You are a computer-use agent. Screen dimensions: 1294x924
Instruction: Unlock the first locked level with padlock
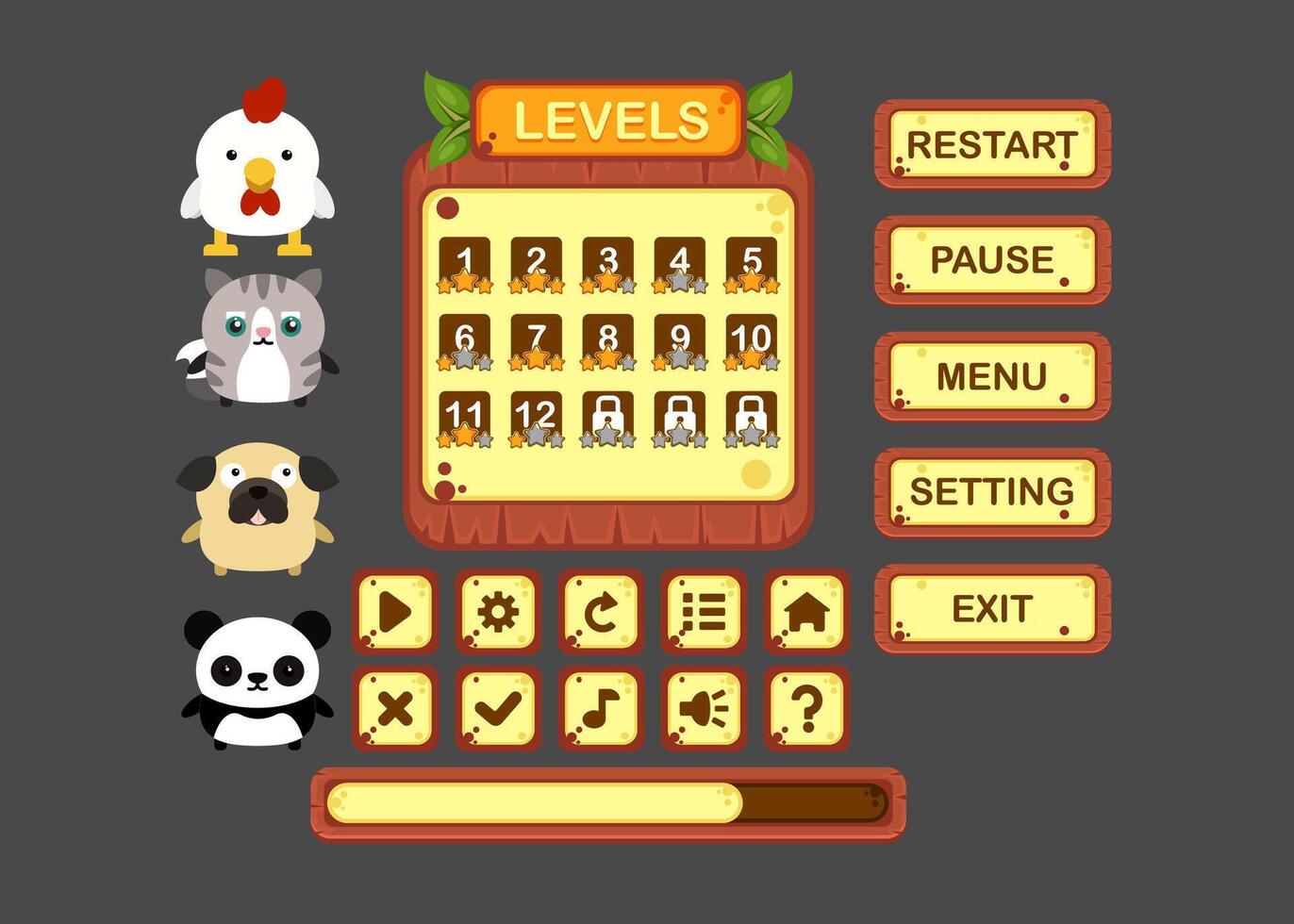608,415
